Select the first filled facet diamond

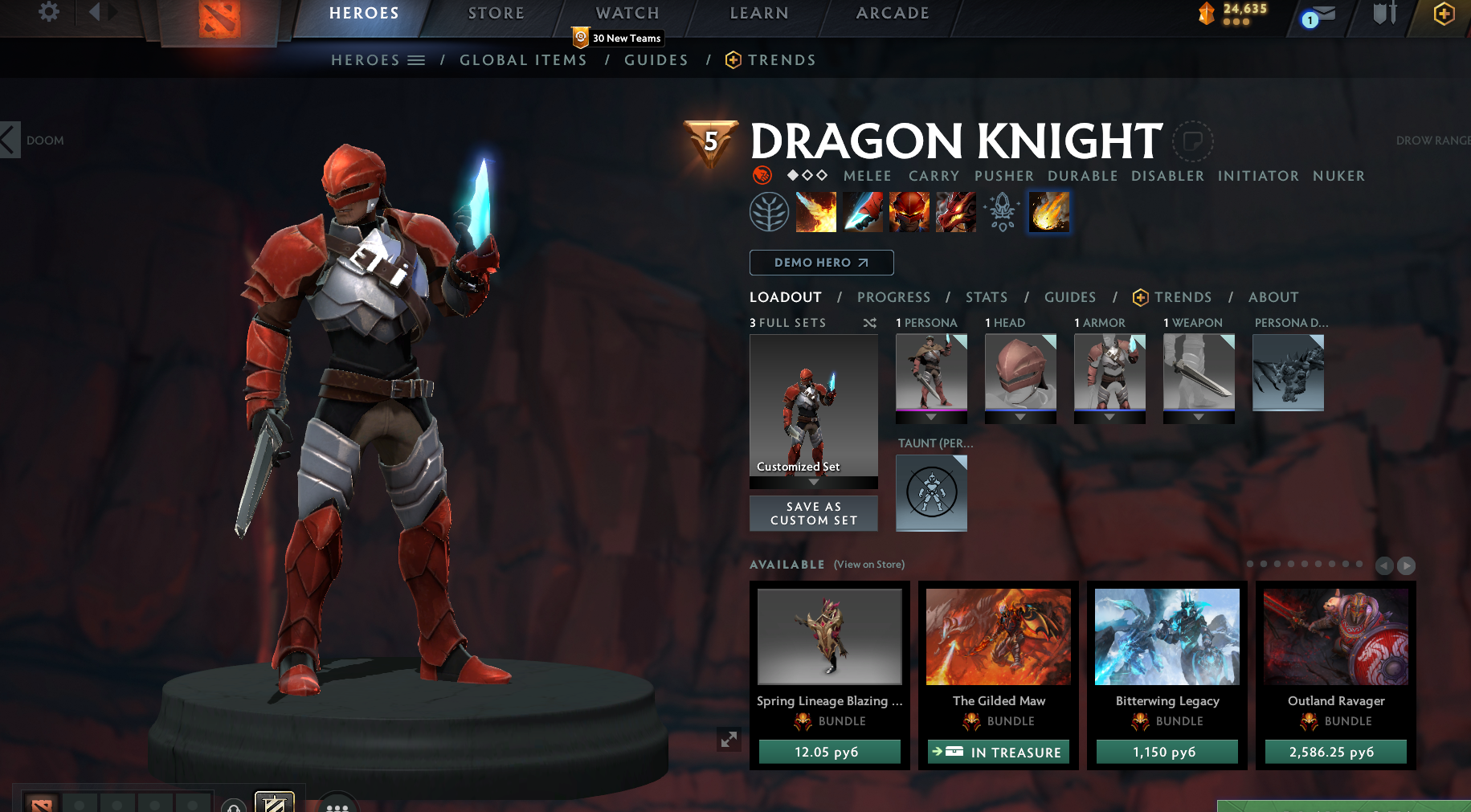793,175
